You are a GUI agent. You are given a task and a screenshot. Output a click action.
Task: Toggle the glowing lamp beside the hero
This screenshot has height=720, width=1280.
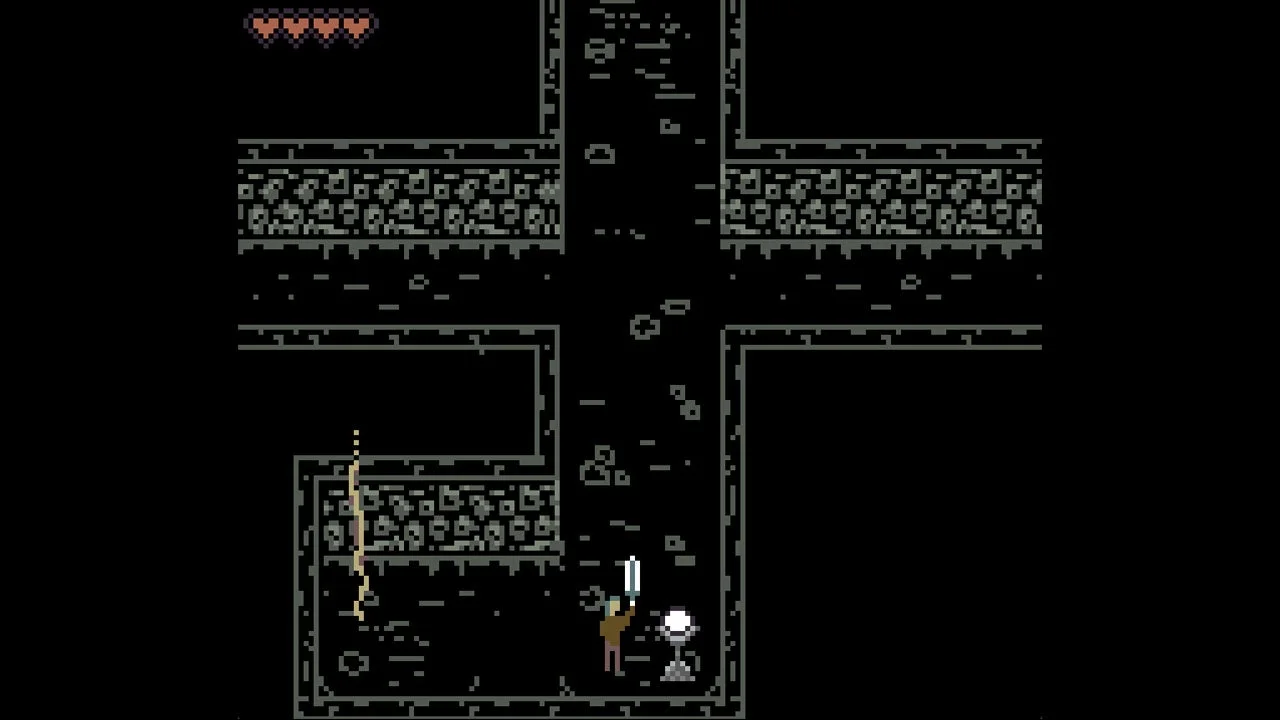point(678,622)
